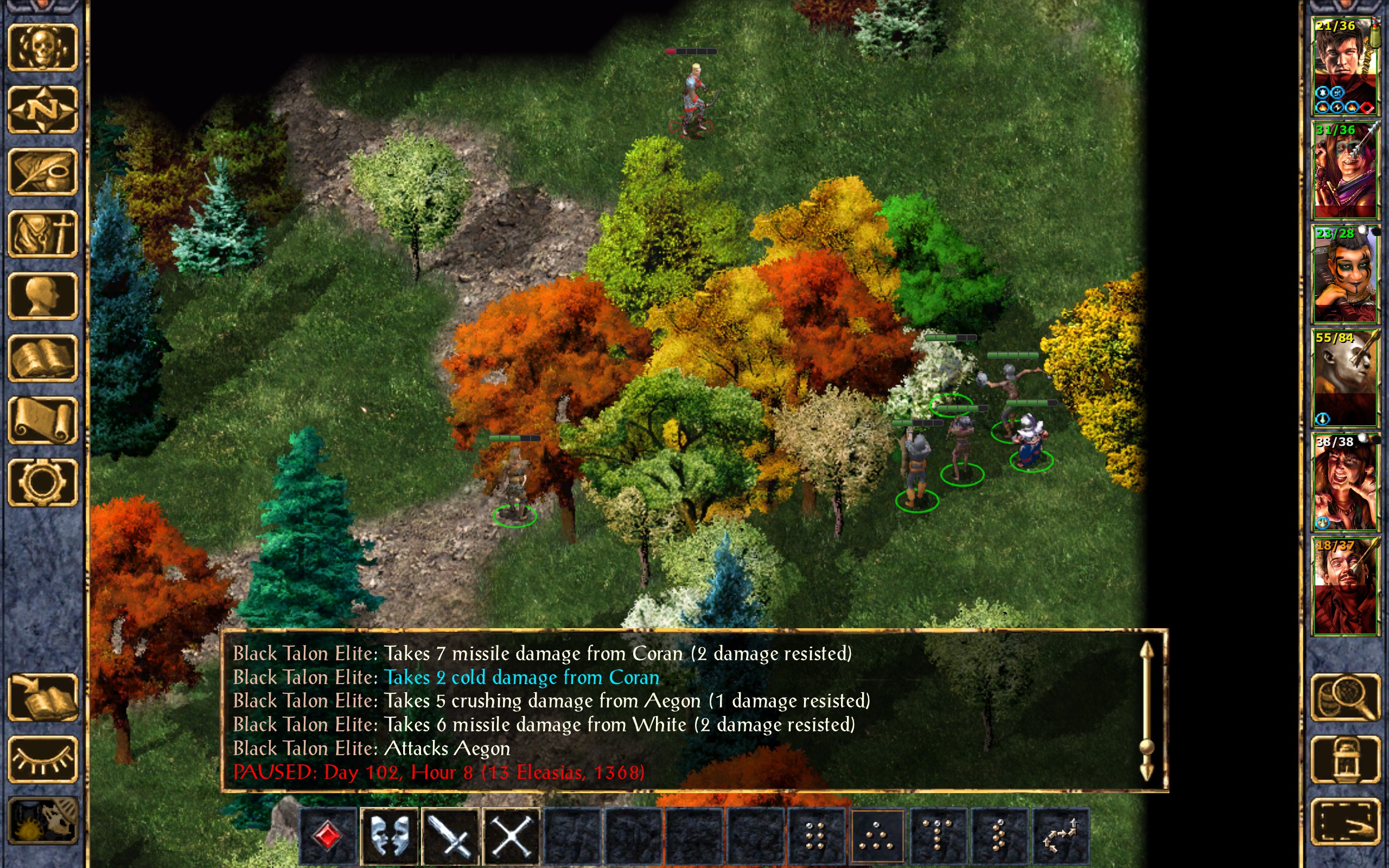
Task: Select the T-shaped dot formation
Action: point(938,836)
